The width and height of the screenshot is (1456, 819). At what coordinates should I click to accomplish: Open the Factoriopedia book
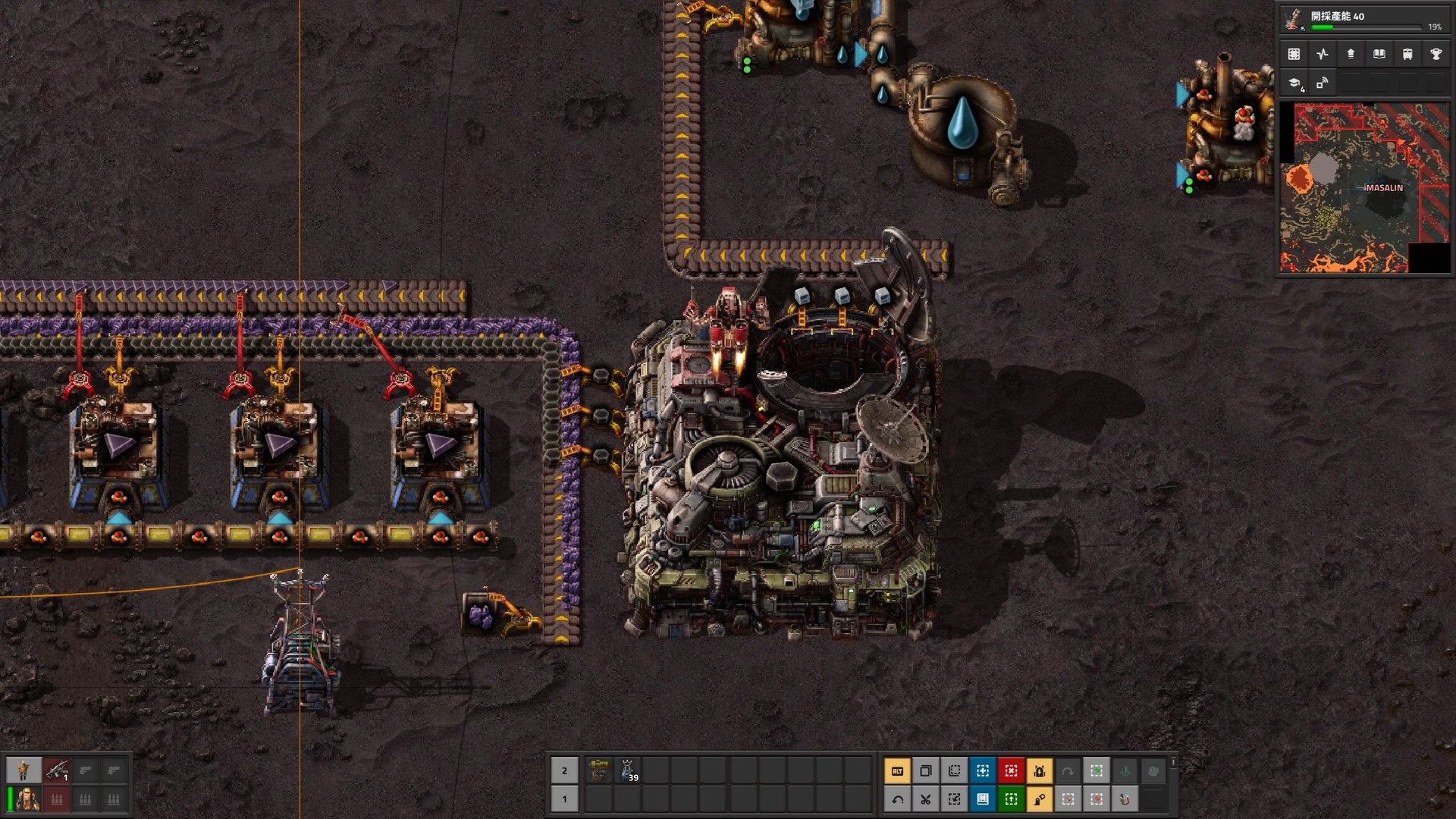click(x=1379, y=54)
